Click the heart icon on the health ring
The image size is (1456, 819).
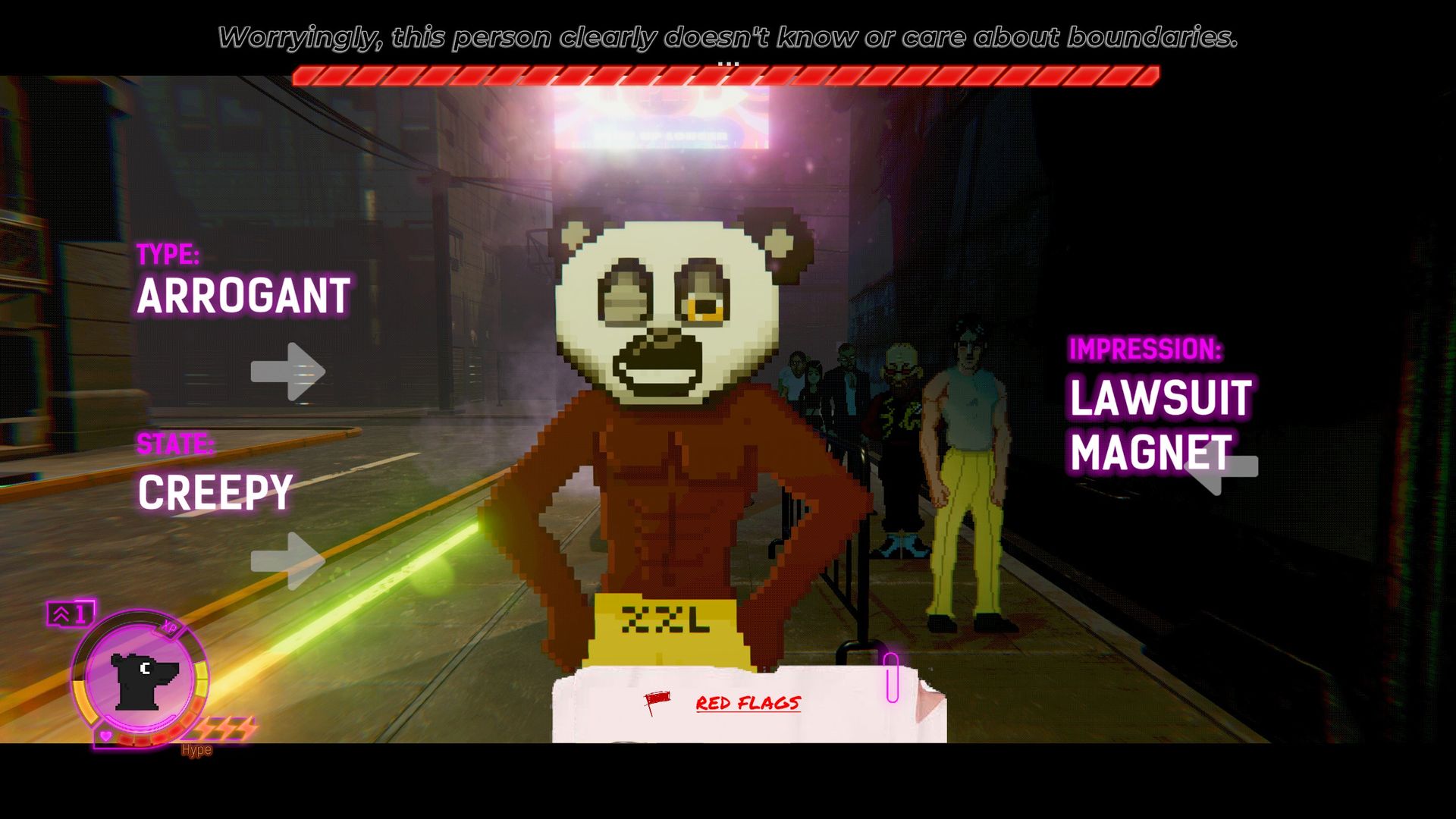coord(105,736)
